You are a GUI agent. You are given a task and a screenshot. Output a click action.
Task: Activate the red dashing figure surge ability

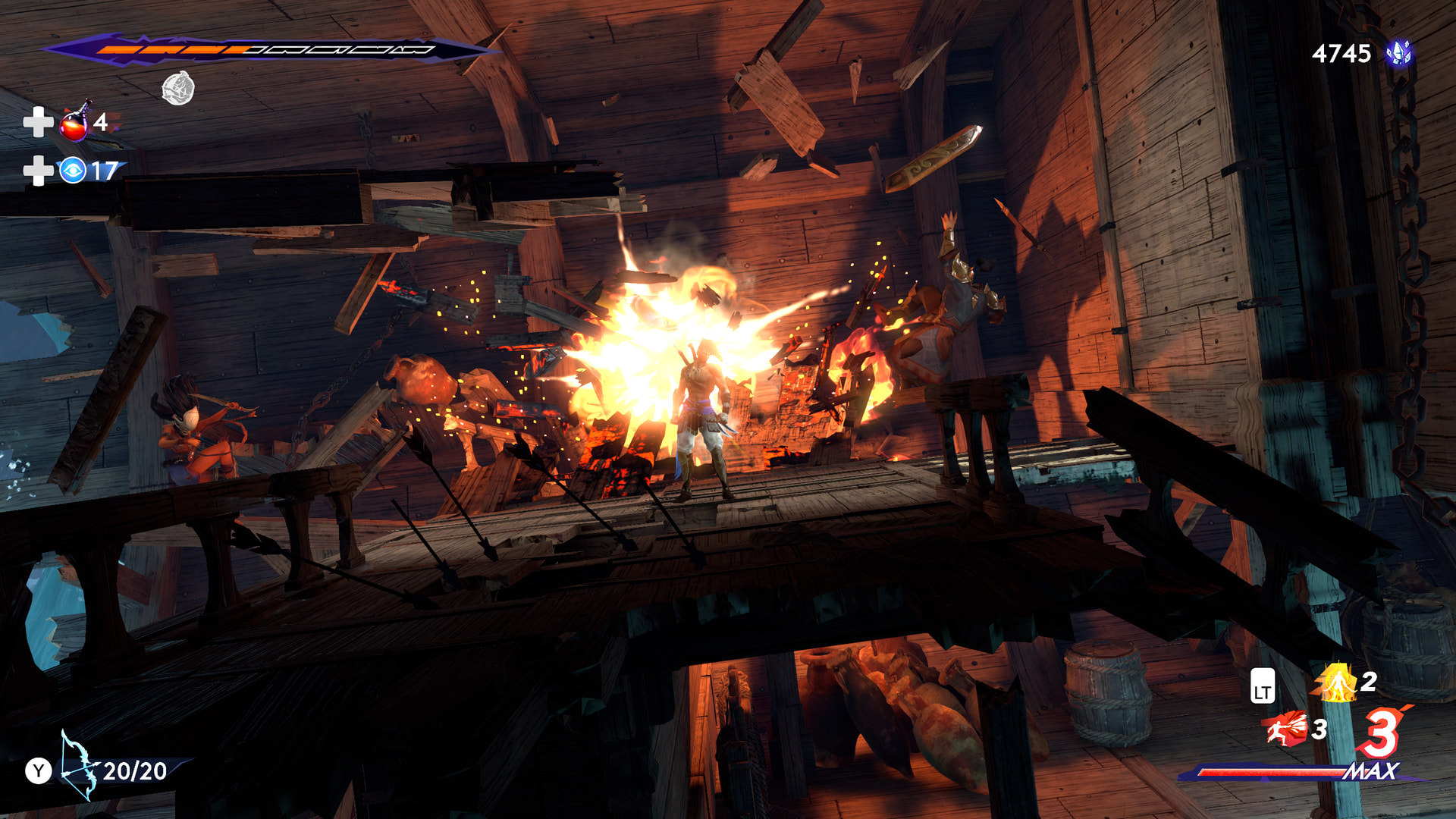1286,729
